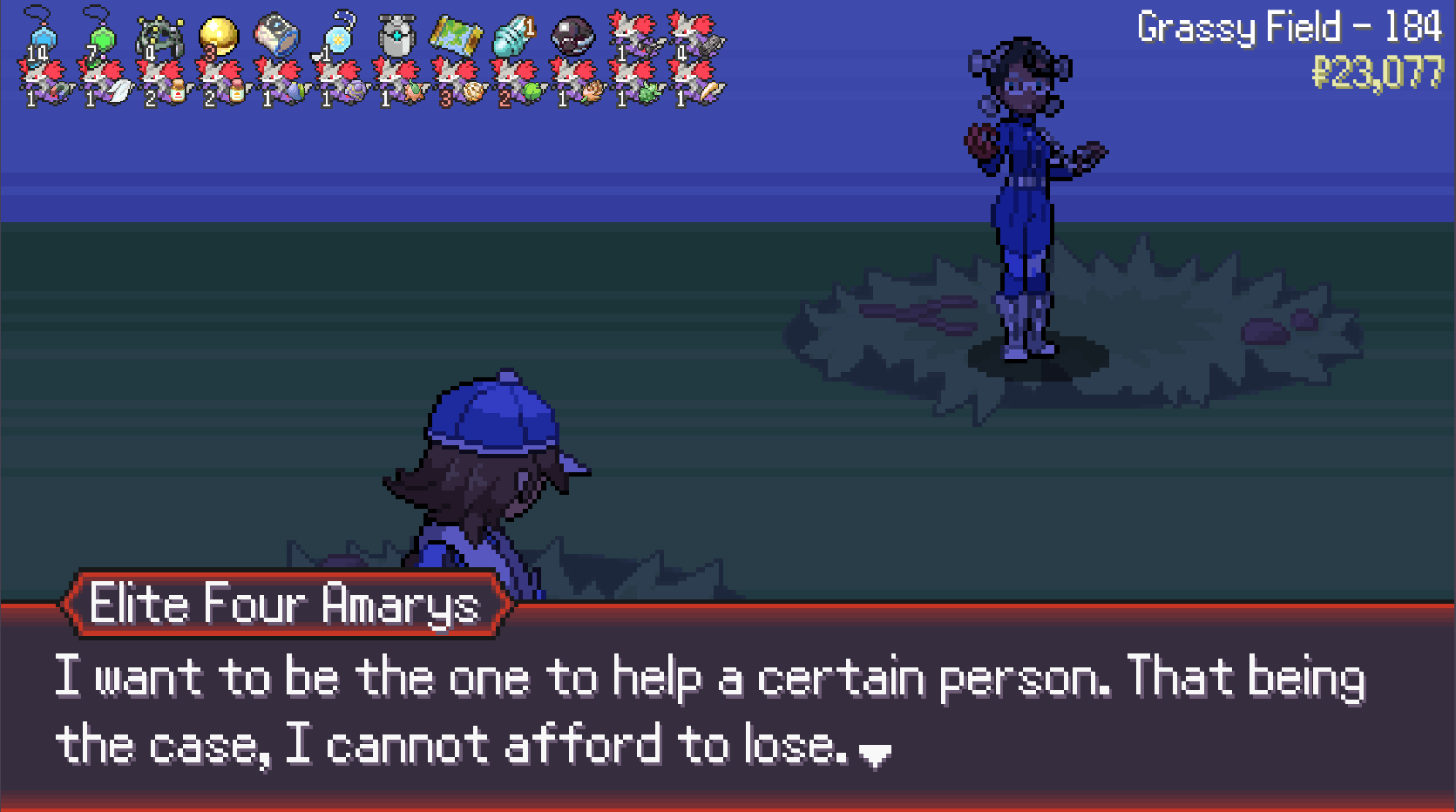Select the grey lock capsule icon

click(396, 37)
